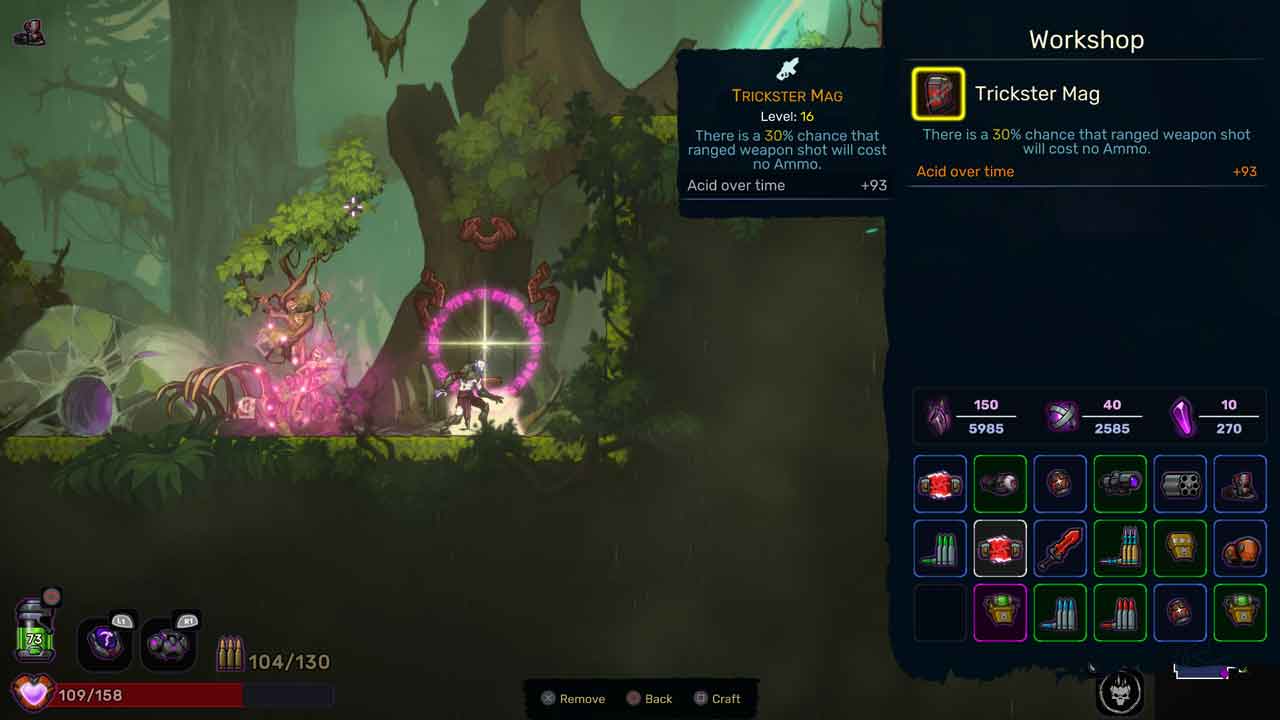This screenshot has height=720, width=1280.
Task: Select the purple-lens scope weapon item
Action: pos(1120,484)
